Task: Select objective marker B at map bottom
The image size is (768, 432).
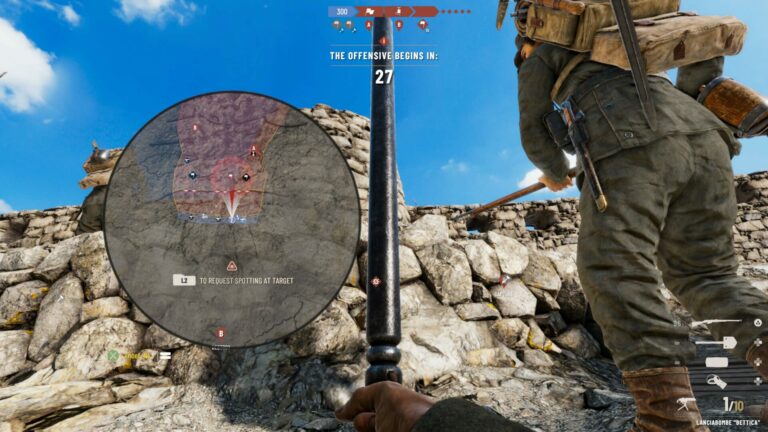Action: [x=221, y=333]
